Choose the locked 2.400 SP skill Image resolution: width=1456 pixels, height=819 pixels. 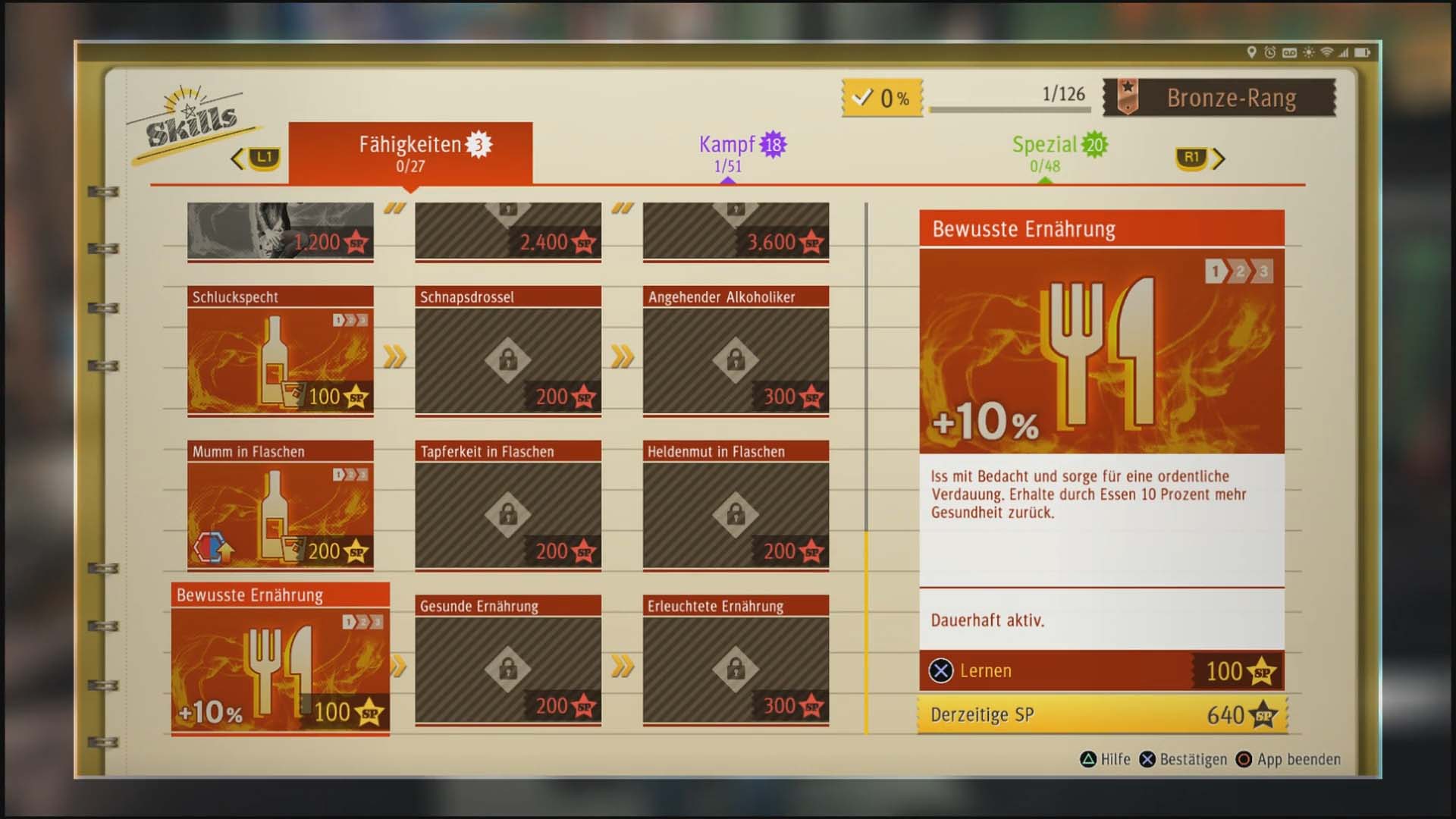coord(508,231)
